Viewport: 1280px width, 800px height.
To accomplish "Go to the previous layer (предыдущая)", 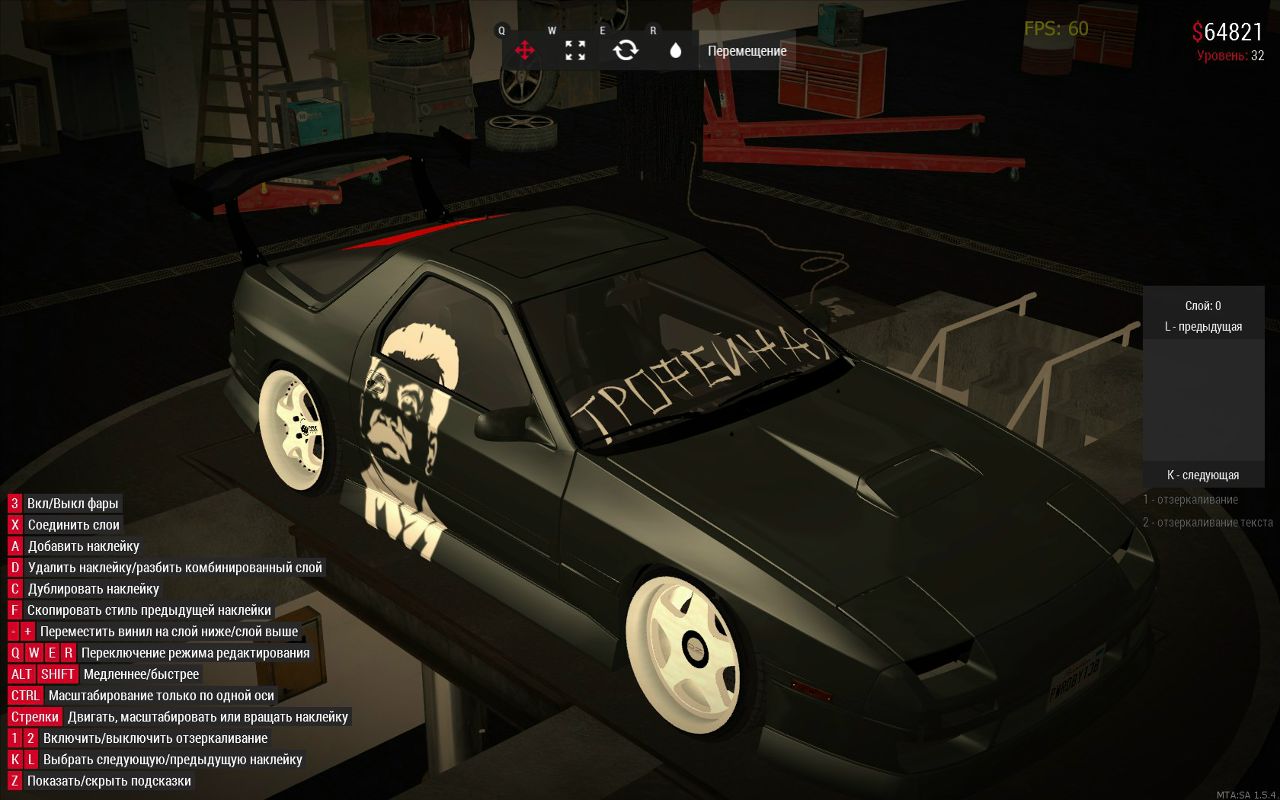I will 1203,327.
